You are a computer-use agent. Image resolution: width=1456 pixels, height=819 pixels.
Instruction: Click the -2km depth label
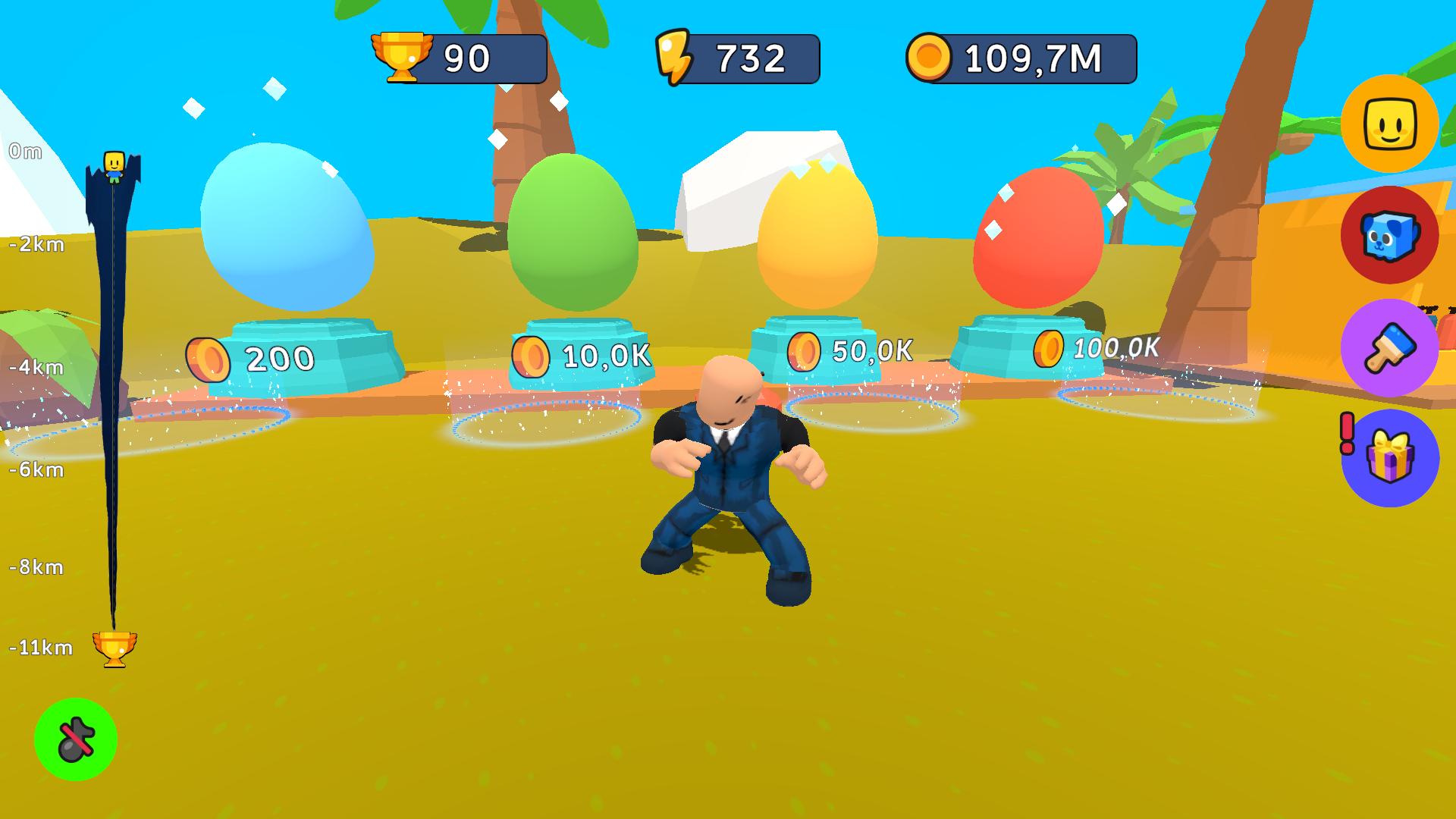[x=36, y=245]
